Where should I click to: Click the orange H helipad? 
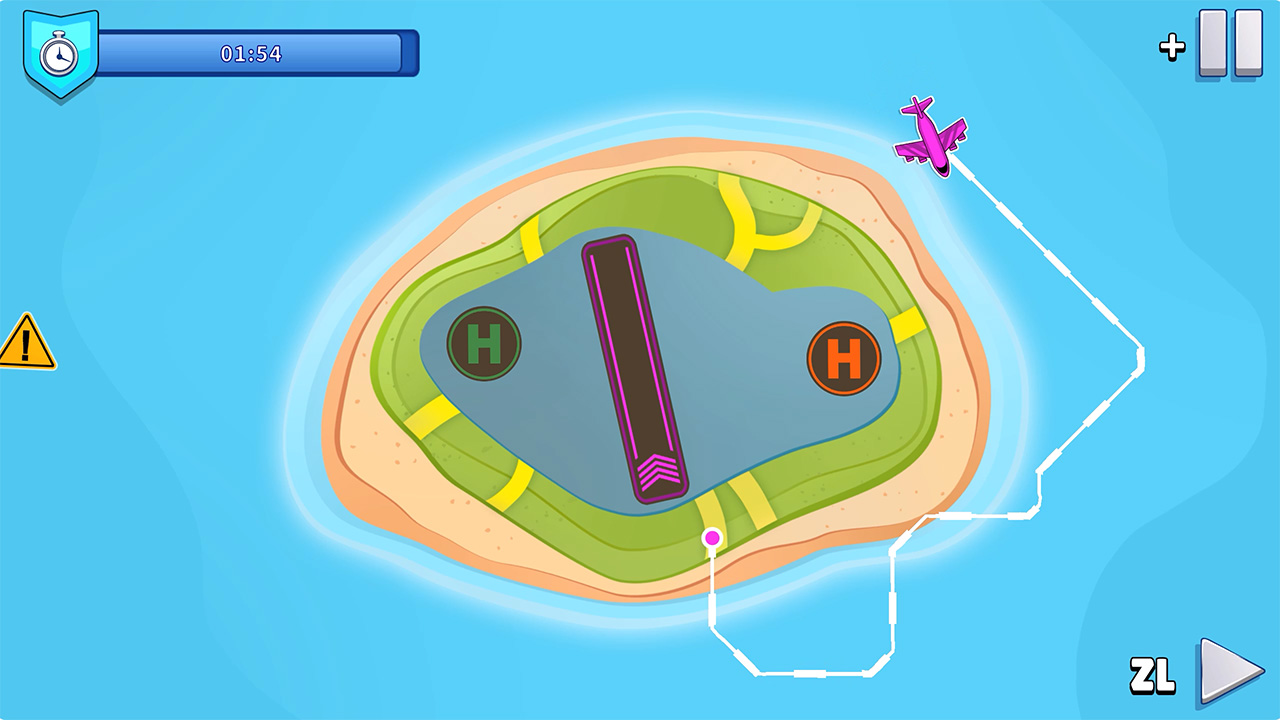(x=846, y=360)
